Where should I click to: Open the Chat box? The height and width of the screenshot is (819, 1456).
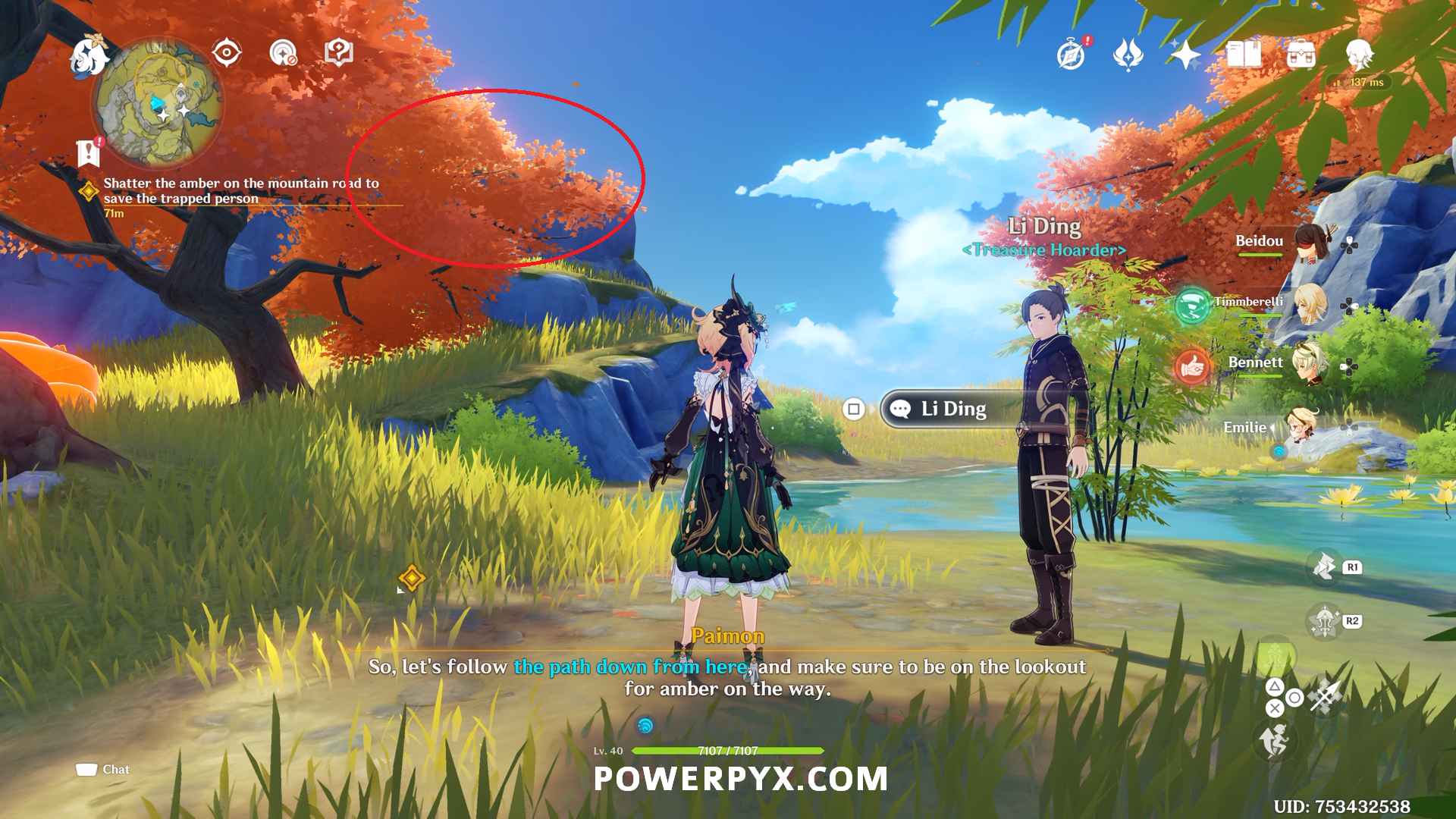tap(103, 770)
